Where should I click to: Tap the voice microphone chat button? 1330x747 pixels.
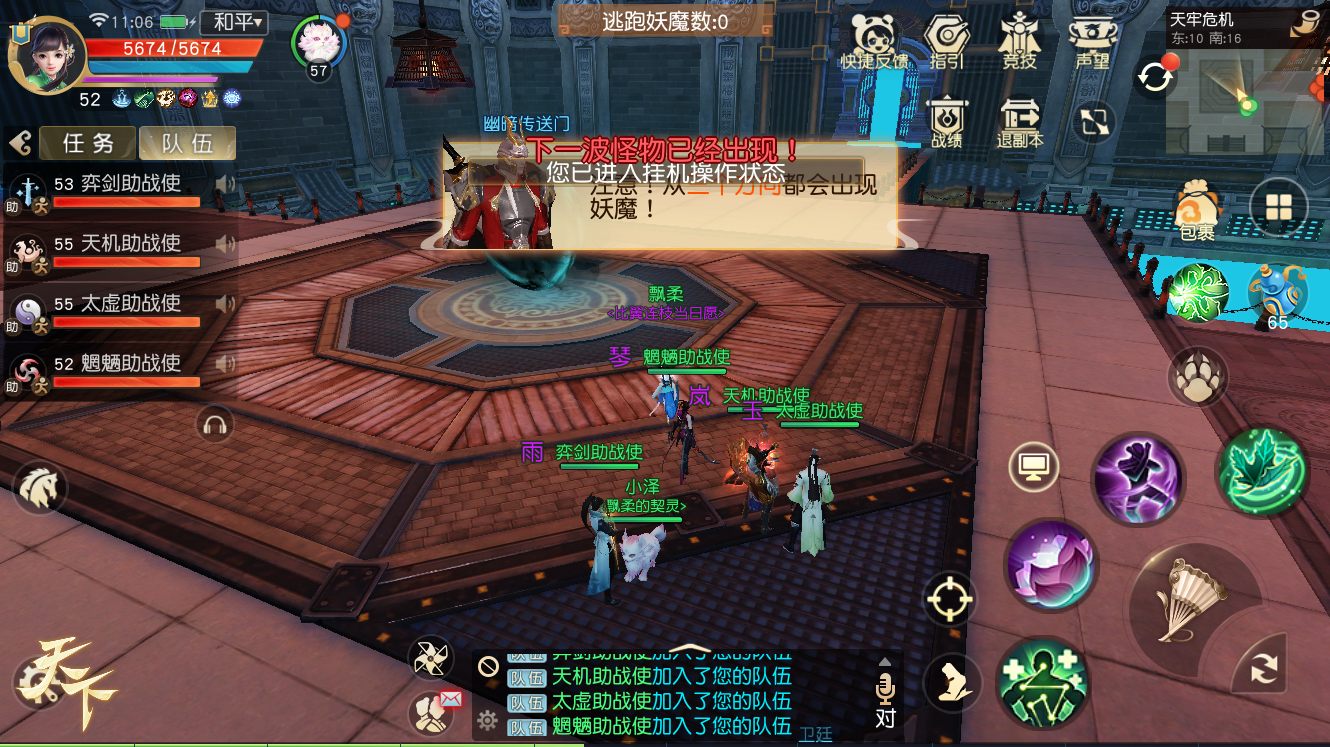tap(885, 690)
